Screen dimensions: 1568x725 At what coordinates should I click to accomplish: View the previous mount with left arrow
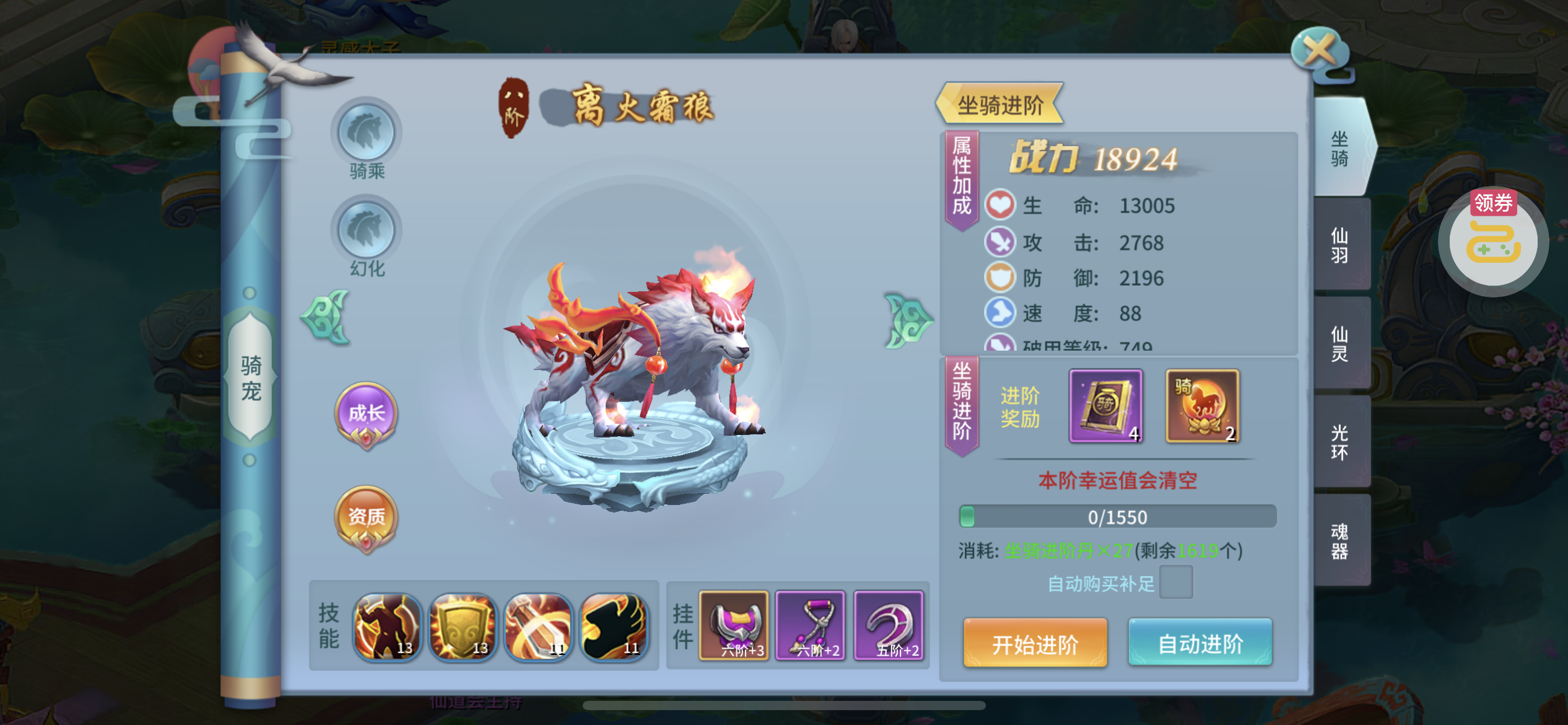(326, 317)
